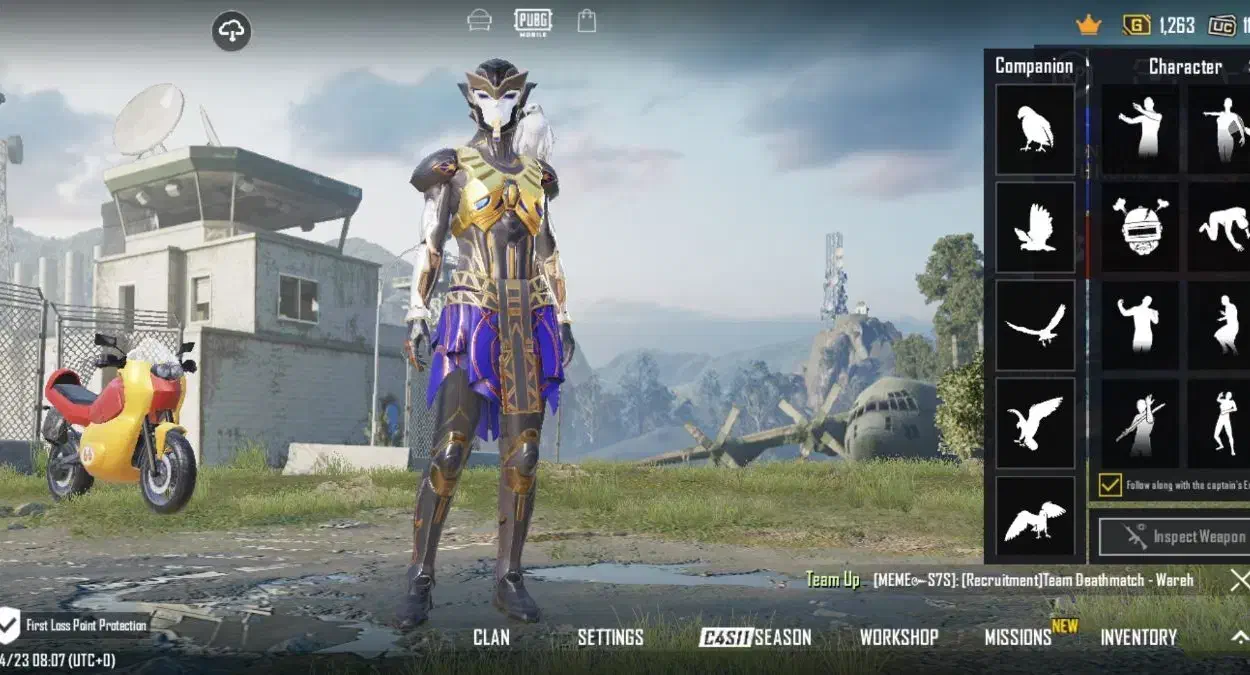This screenshot has width=1250, height=675.
Task: Close the Team Up recruitment message
Action: click(1239, 580)
